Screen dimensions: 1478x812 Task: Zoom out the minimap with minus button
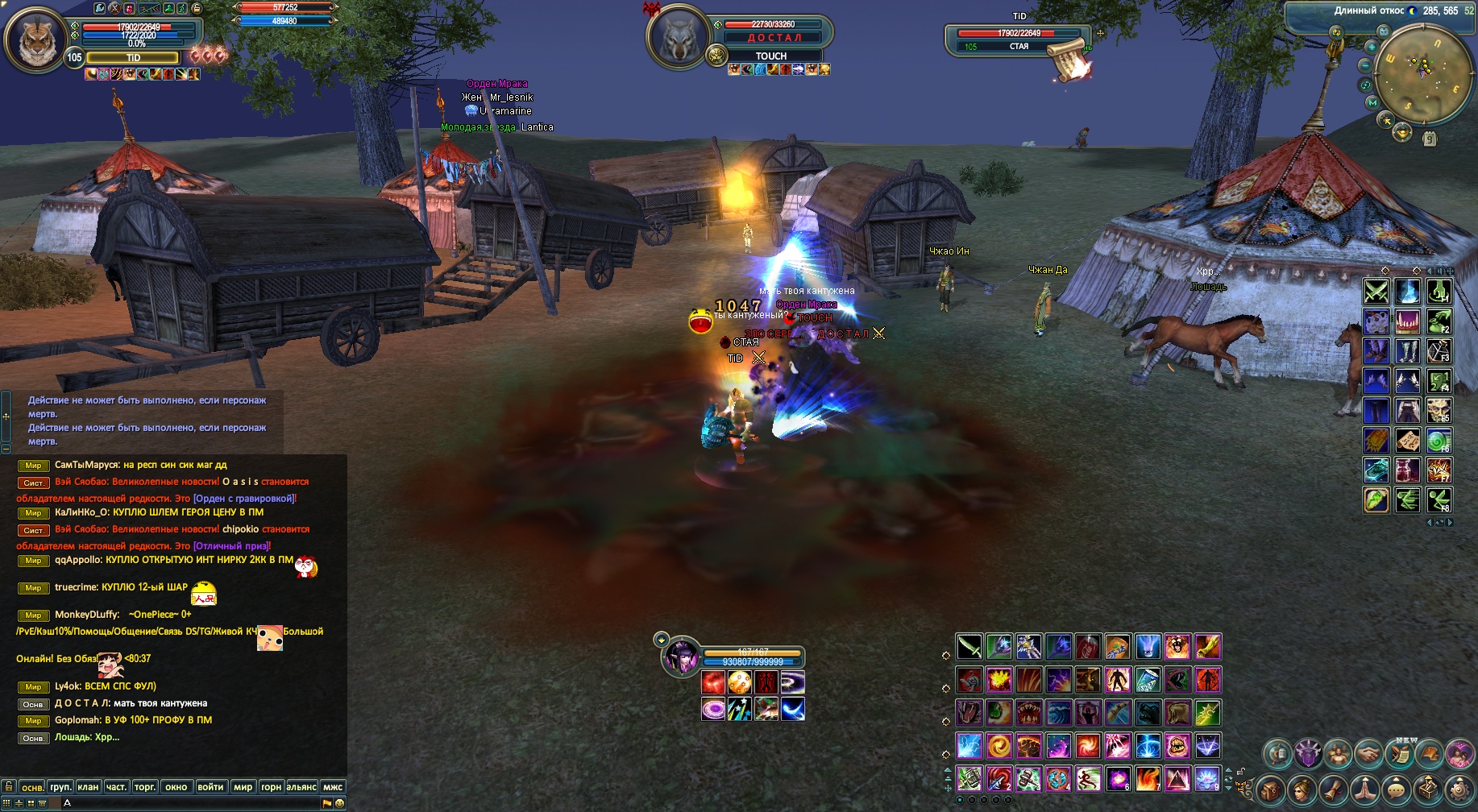[x=1364, y=65]
